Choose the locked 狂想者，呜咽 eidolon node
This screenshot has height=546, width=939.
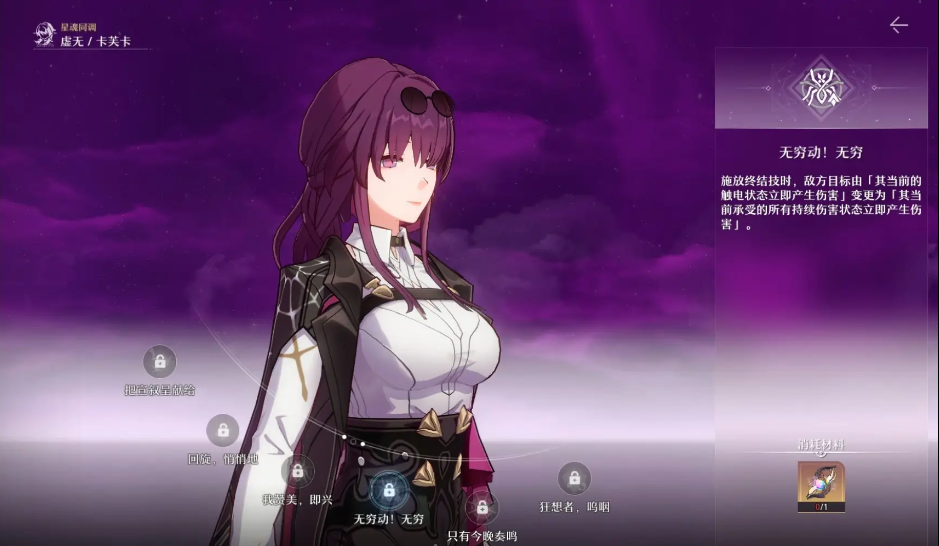coord(574,479)
